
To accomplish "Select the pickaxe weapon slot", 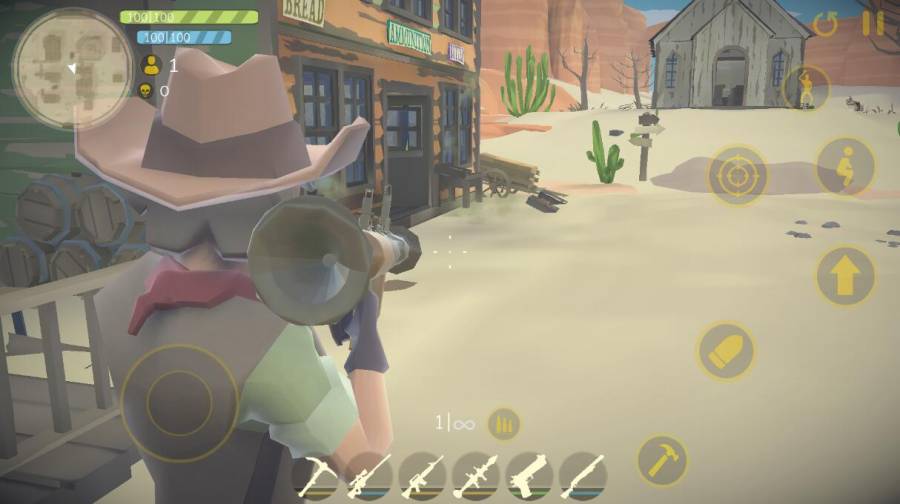I will point(317,476).
